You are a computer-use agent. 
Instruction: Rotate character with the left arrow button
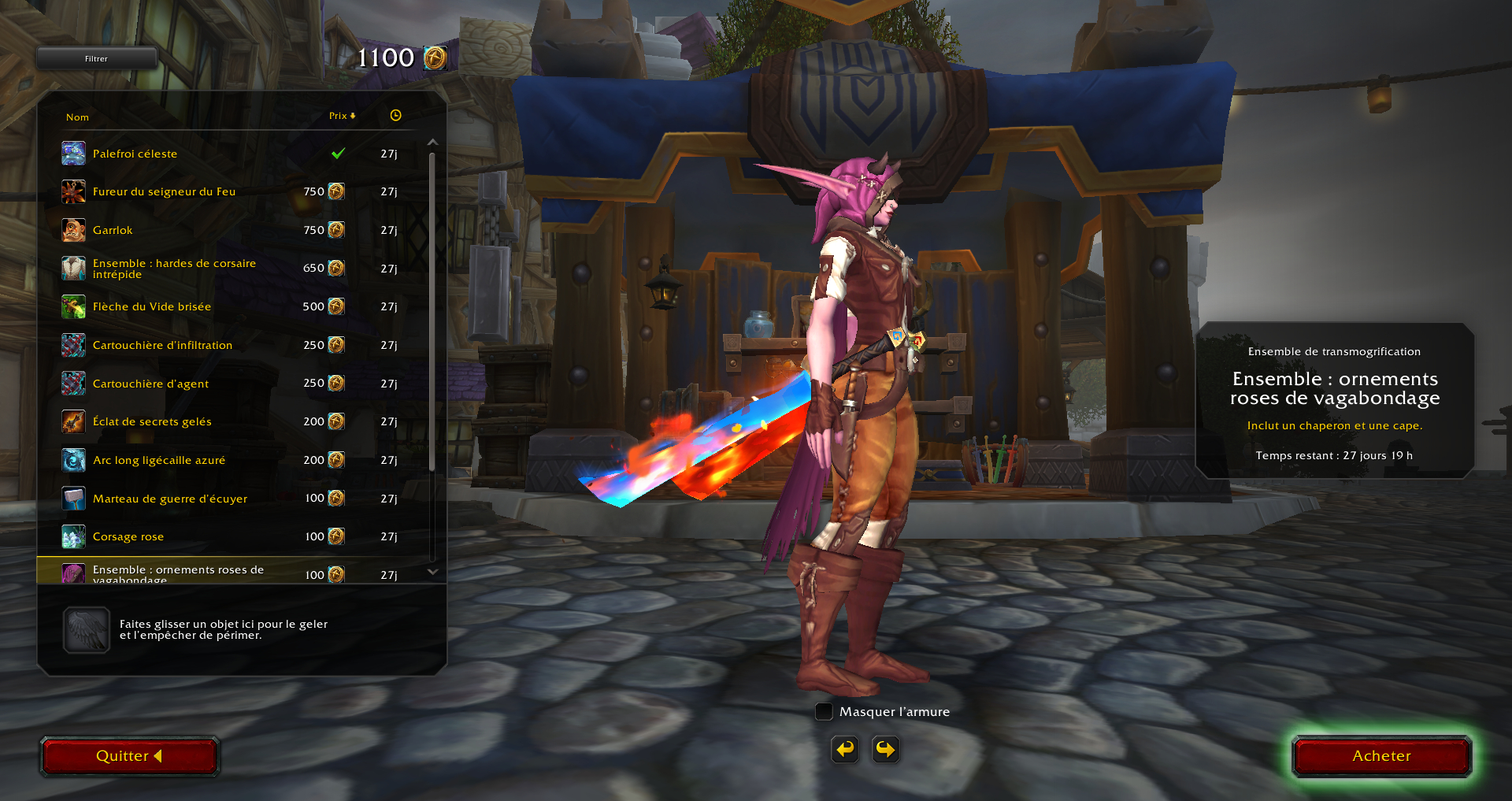(x=845, y=749)
